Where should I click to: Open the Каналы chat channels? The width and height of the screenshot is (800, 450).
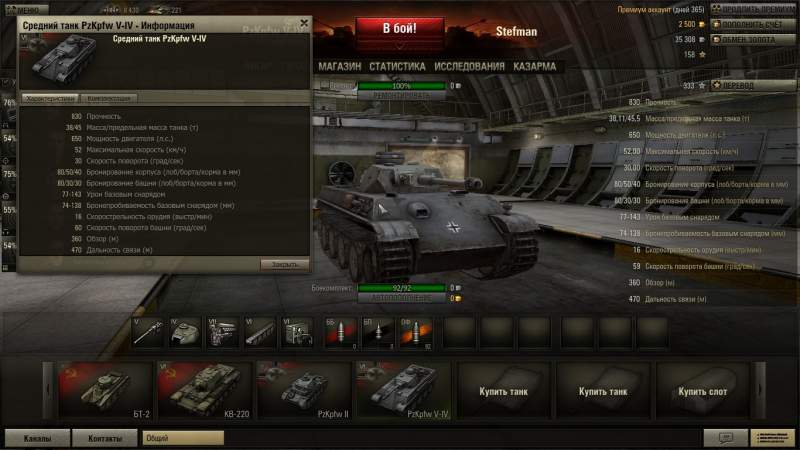(x=37, y=438)
